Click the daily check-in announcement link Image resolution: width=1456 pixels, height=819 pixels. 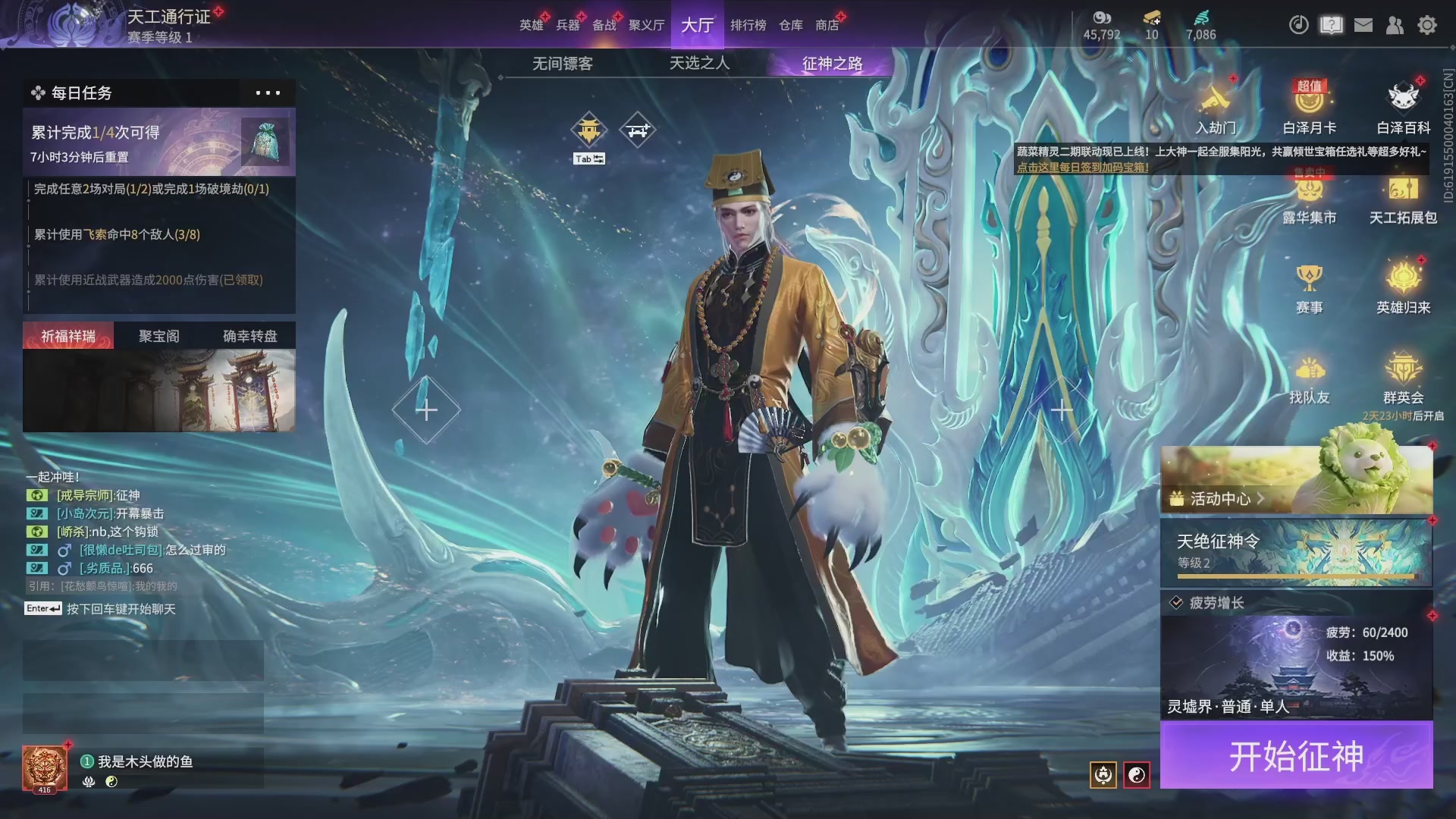1082,168
